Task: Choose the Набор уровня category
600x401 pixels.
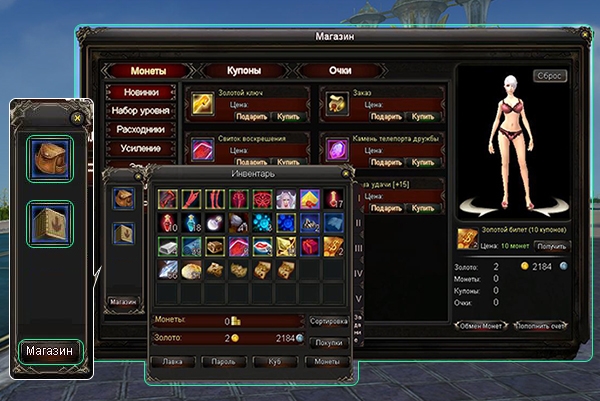Action: [x=139, y=110]
